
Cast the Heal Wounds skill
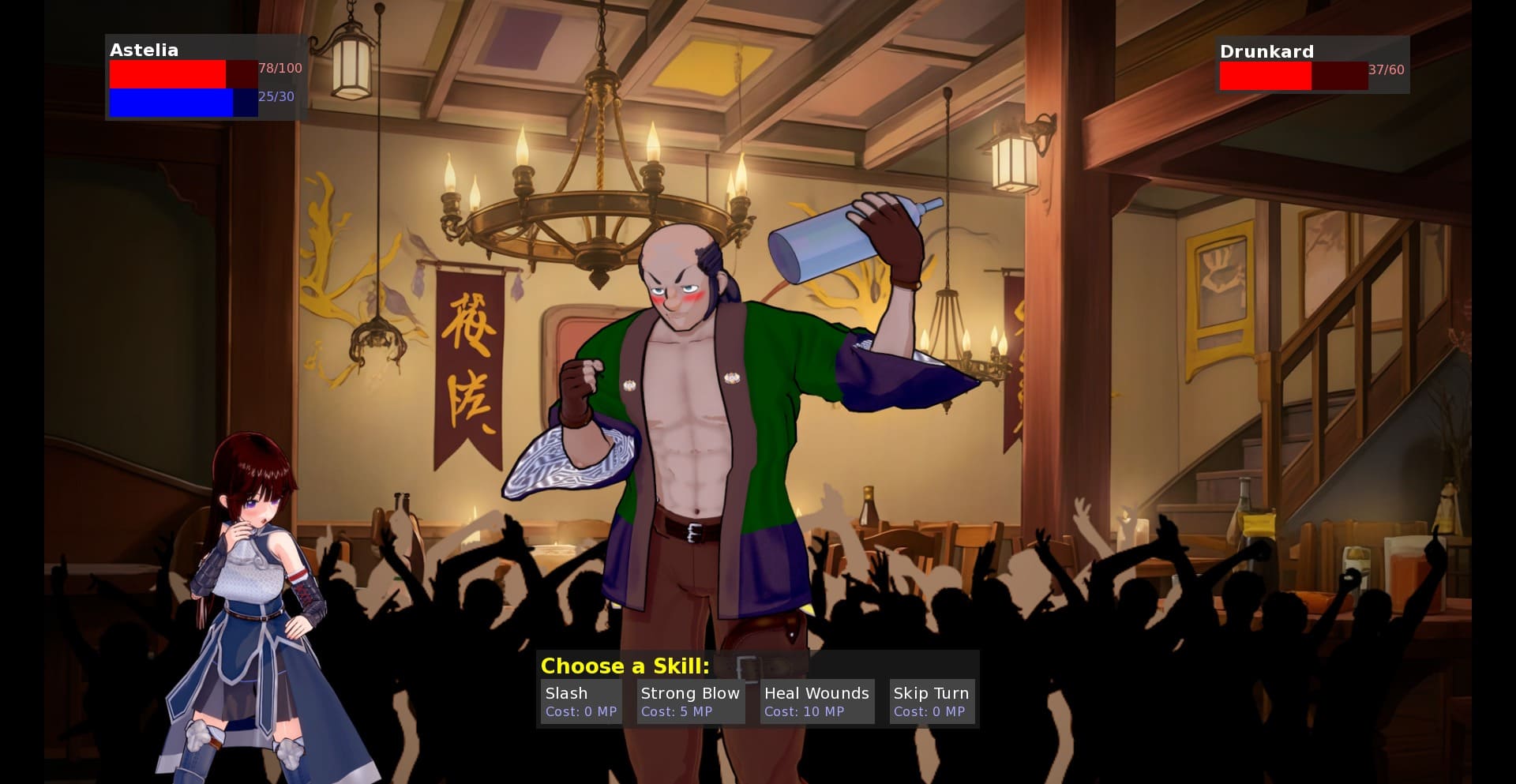pos(816,701)
